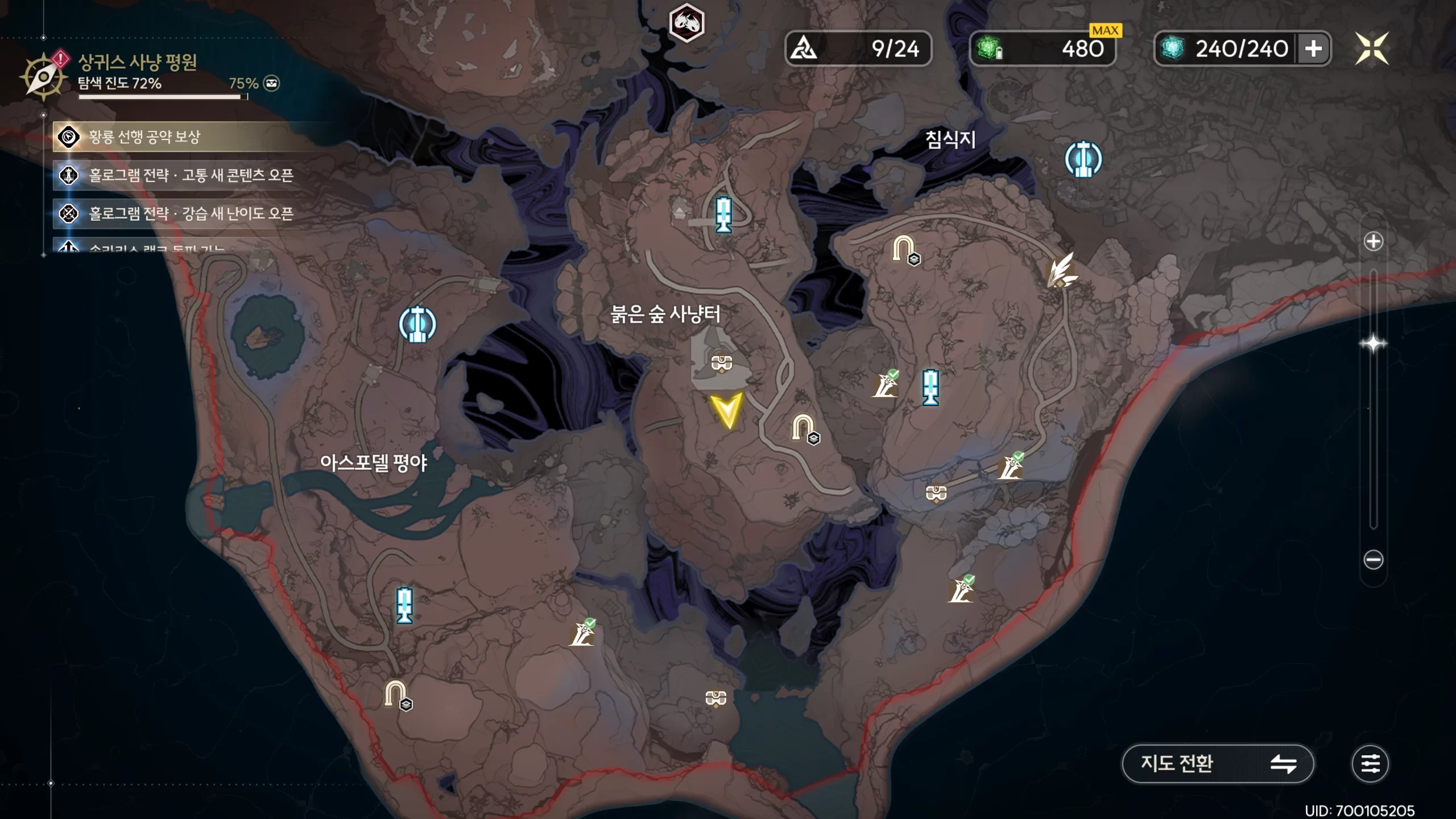Close the map with the X button

(1372, 48)
